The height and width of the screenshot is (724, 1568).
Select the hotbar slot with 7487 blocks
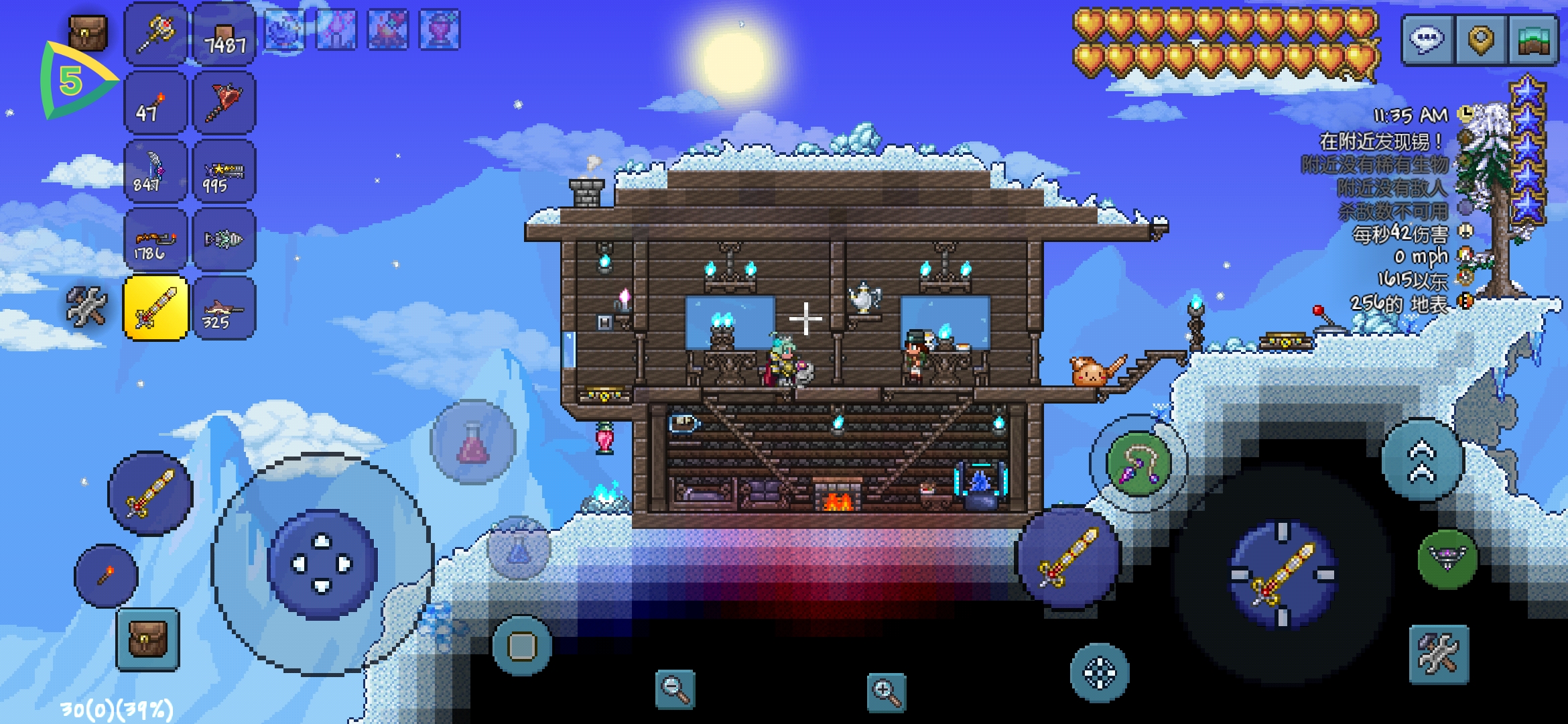coord(224,35)
